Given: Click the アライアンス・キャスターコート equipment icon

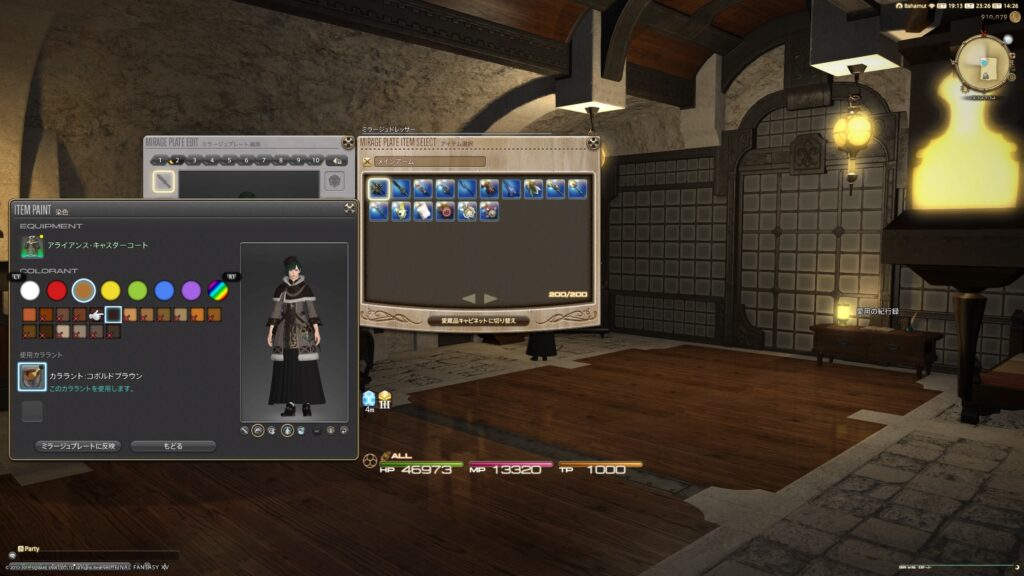Looking at the screenshot, I should [x=32, y=246].
